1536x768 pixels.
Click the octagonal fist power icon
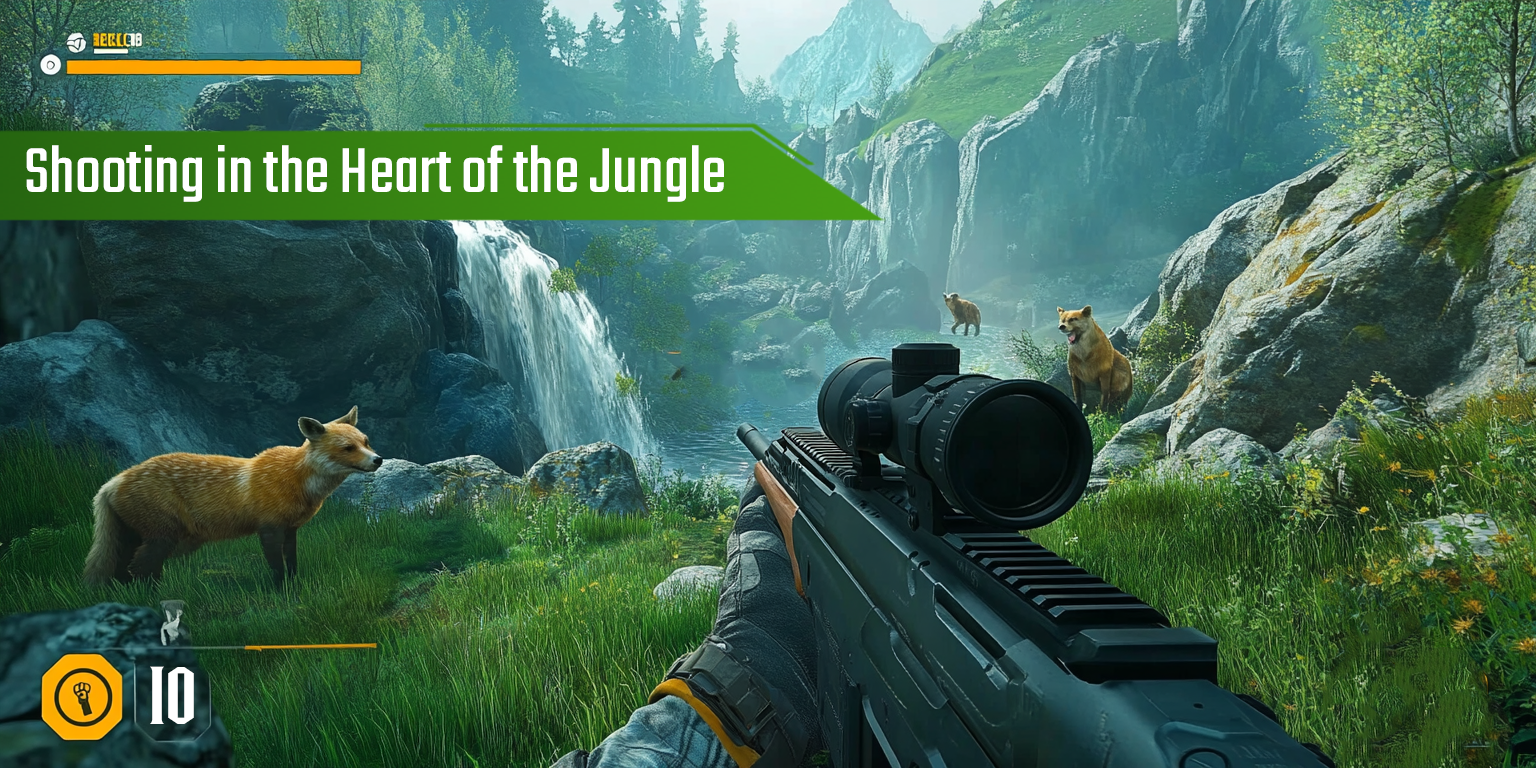[x=84, y=697]
